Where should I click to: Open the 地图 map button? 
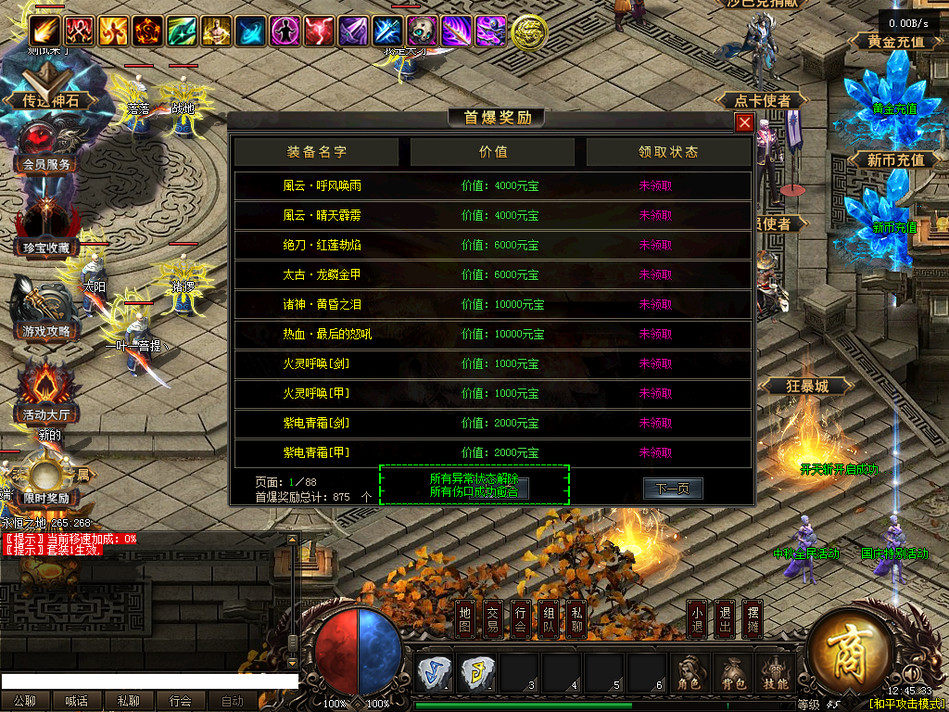click(x=465, y=620)
